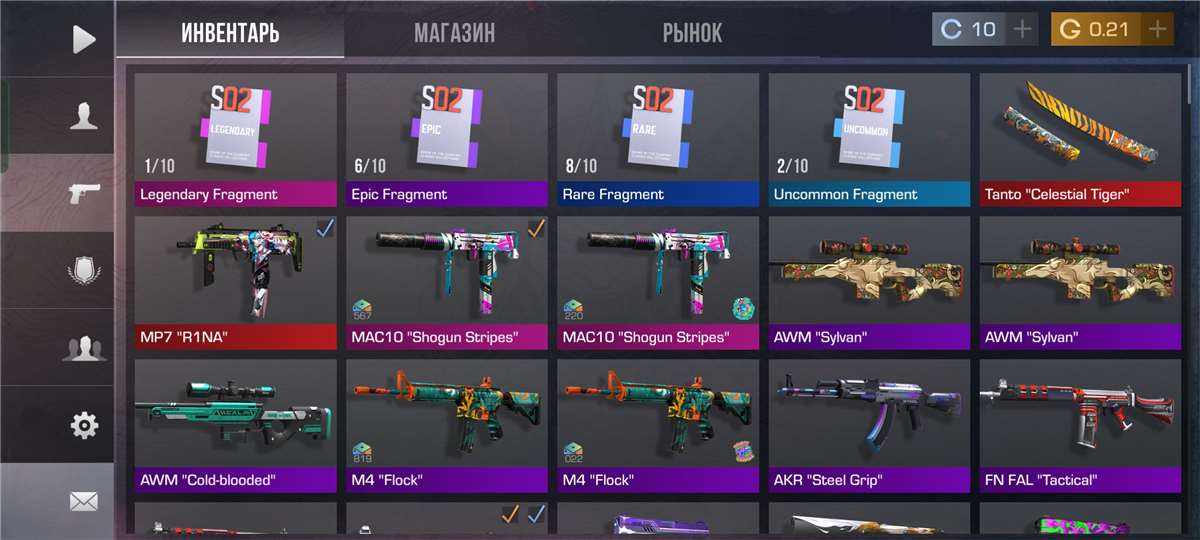Viewport: 1200px width, 540px height.
Task: Add silver coins with the plus button
Action: tap(1022, 29)
